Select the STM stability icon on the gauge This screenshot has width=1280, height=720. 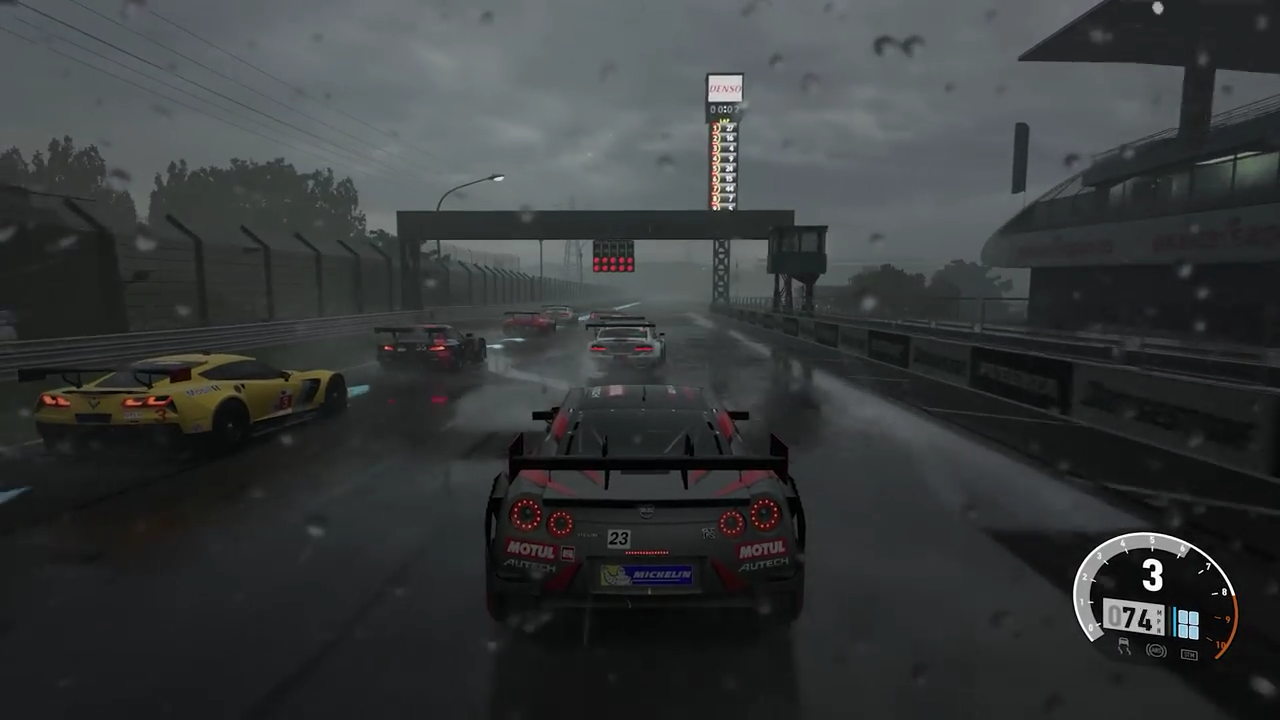[x=1190, y=654]
